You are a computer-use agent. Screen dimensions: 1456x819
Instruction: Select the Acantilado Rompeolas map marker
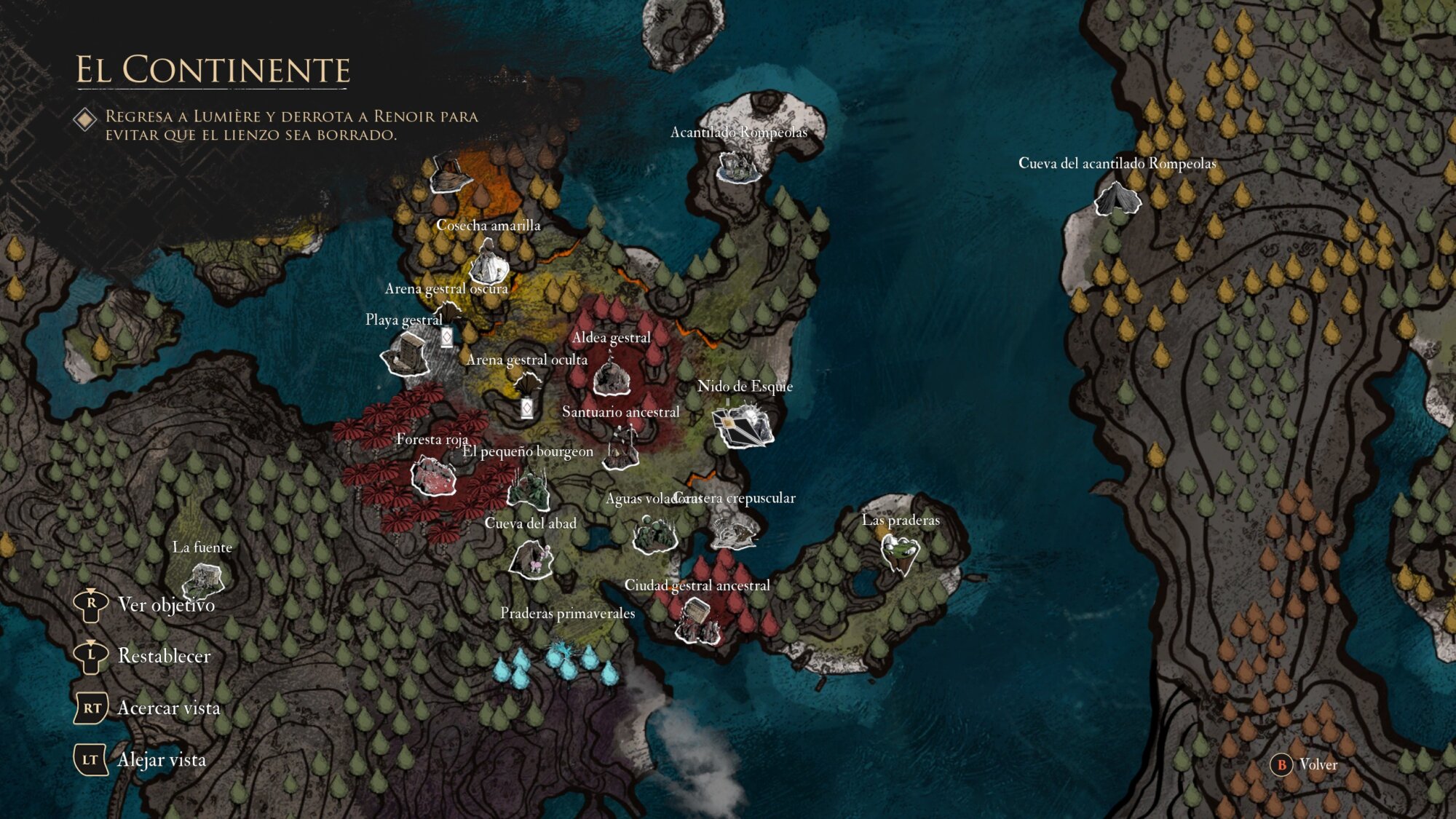(x=738, y=167)
